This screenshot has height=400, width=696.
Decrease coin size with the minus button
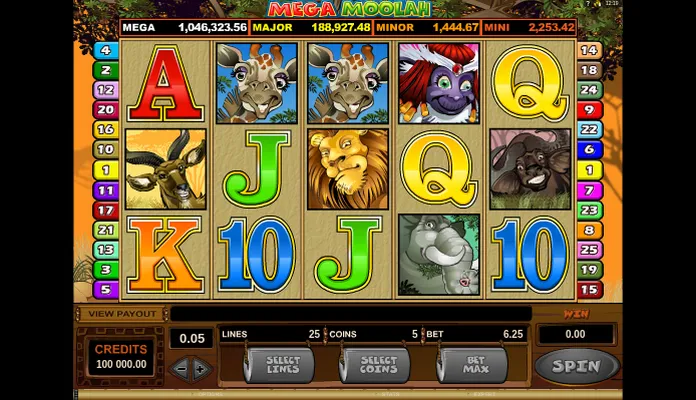coord(181,368)
